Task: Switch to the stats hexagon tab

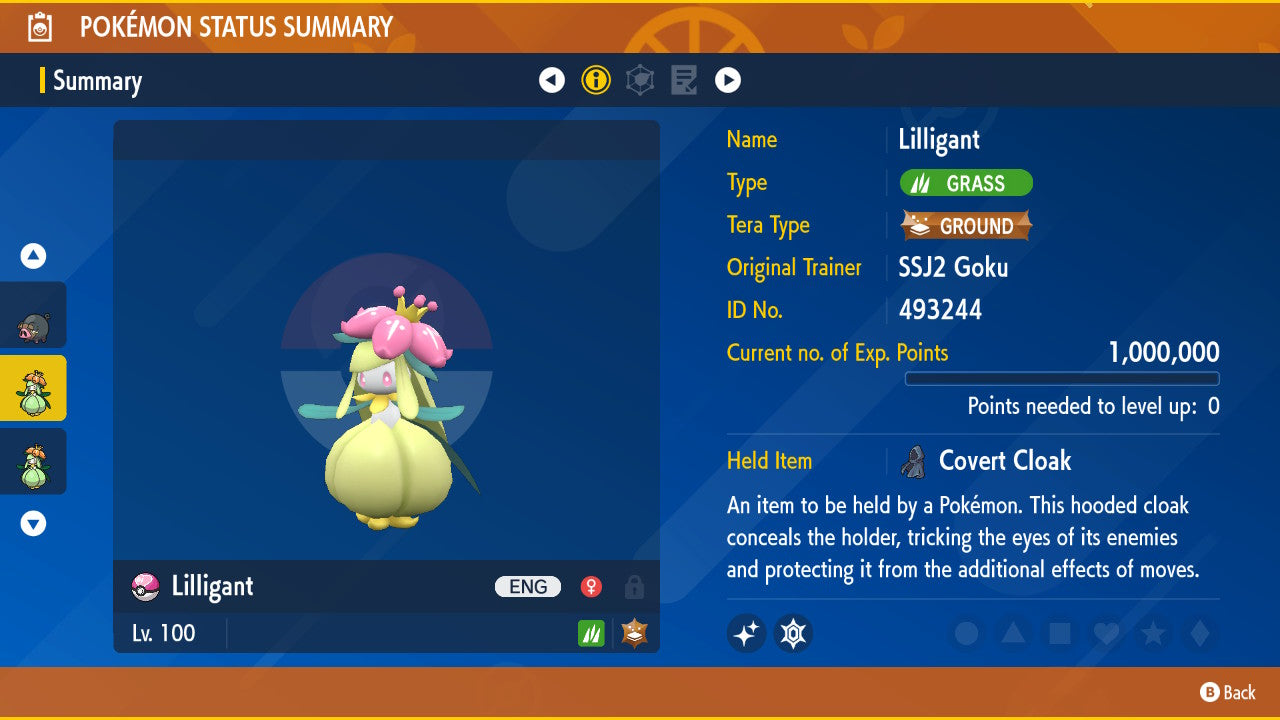Action: point(640,80)
